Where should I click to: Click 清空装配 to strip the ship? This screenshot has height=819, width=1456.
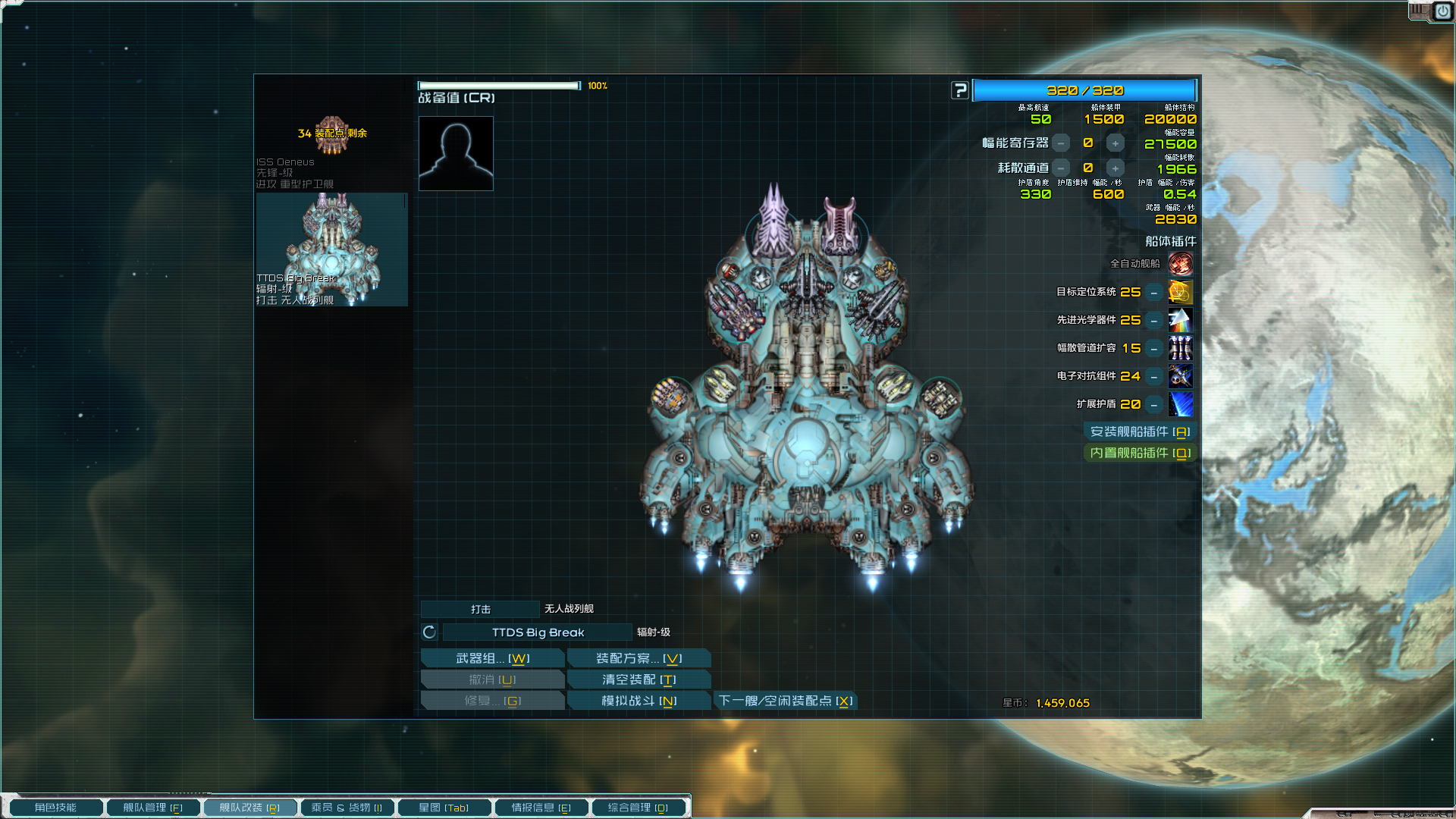point(639,679)
